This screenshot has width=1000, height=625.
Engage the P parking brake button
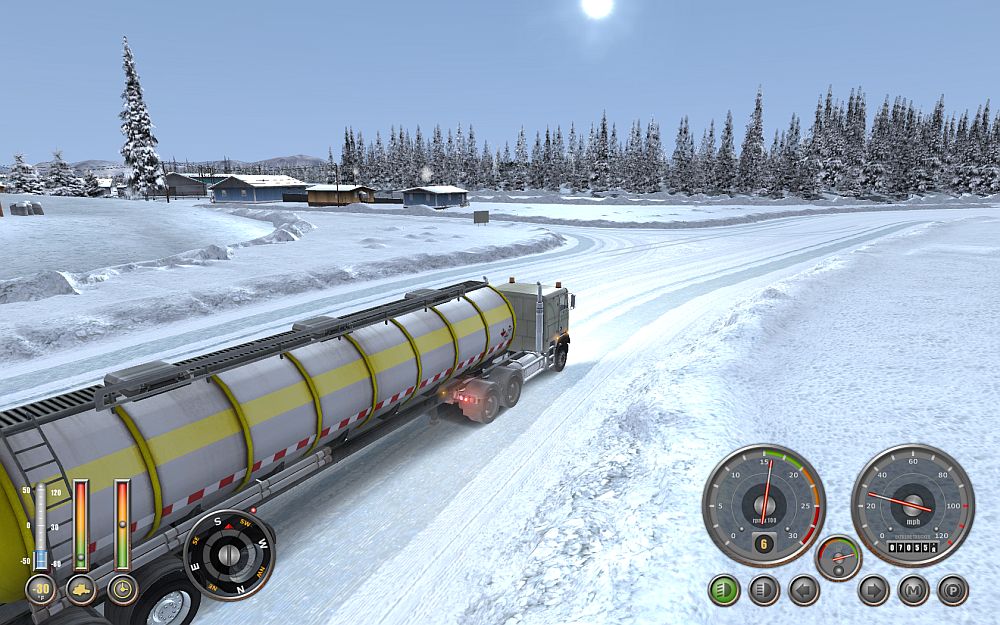pos(952,590)
